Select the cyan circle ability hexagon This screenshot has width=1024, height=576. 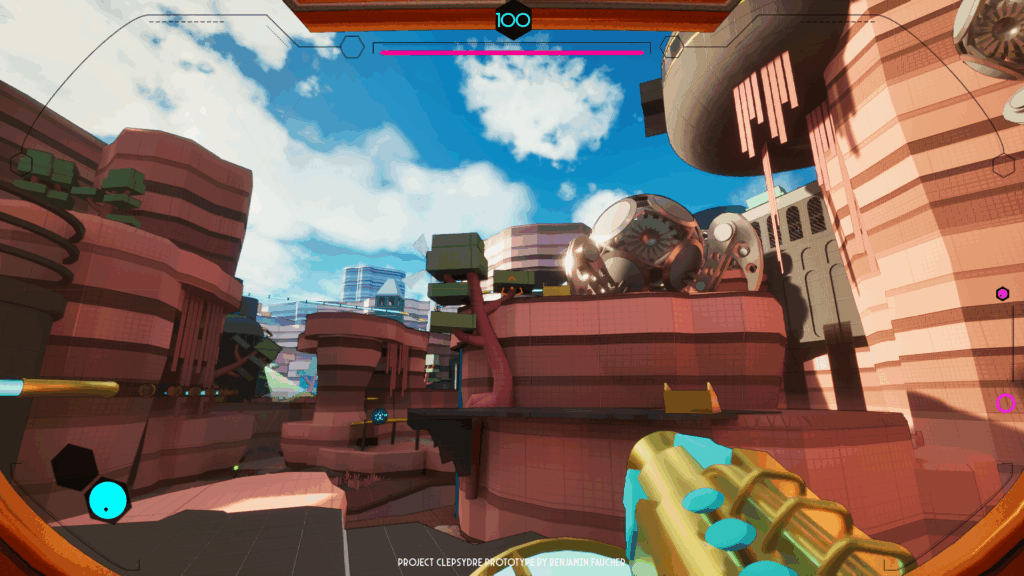coord(107,500)
